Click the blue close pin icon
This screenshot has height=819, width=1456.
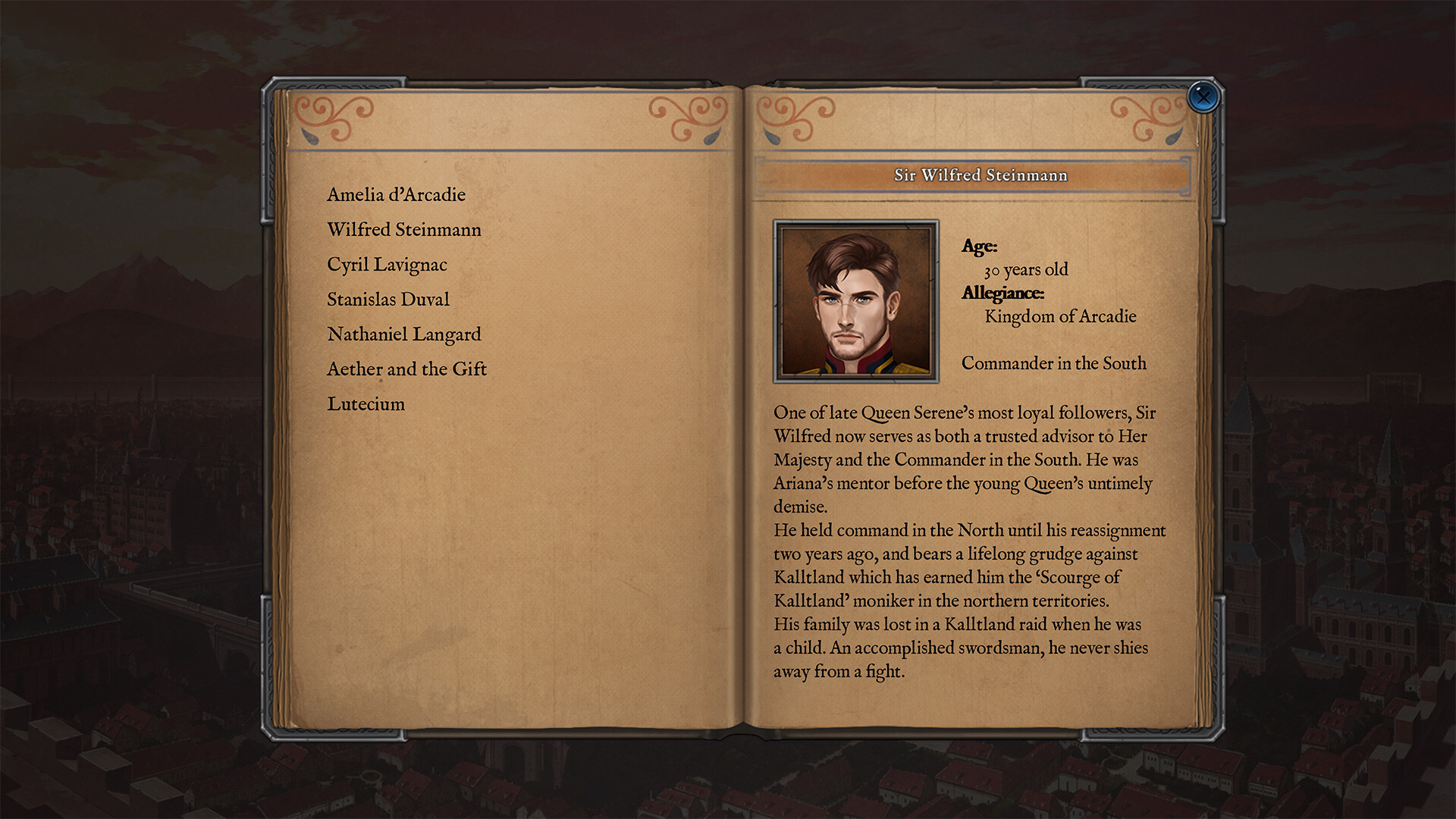[1204, 97]
